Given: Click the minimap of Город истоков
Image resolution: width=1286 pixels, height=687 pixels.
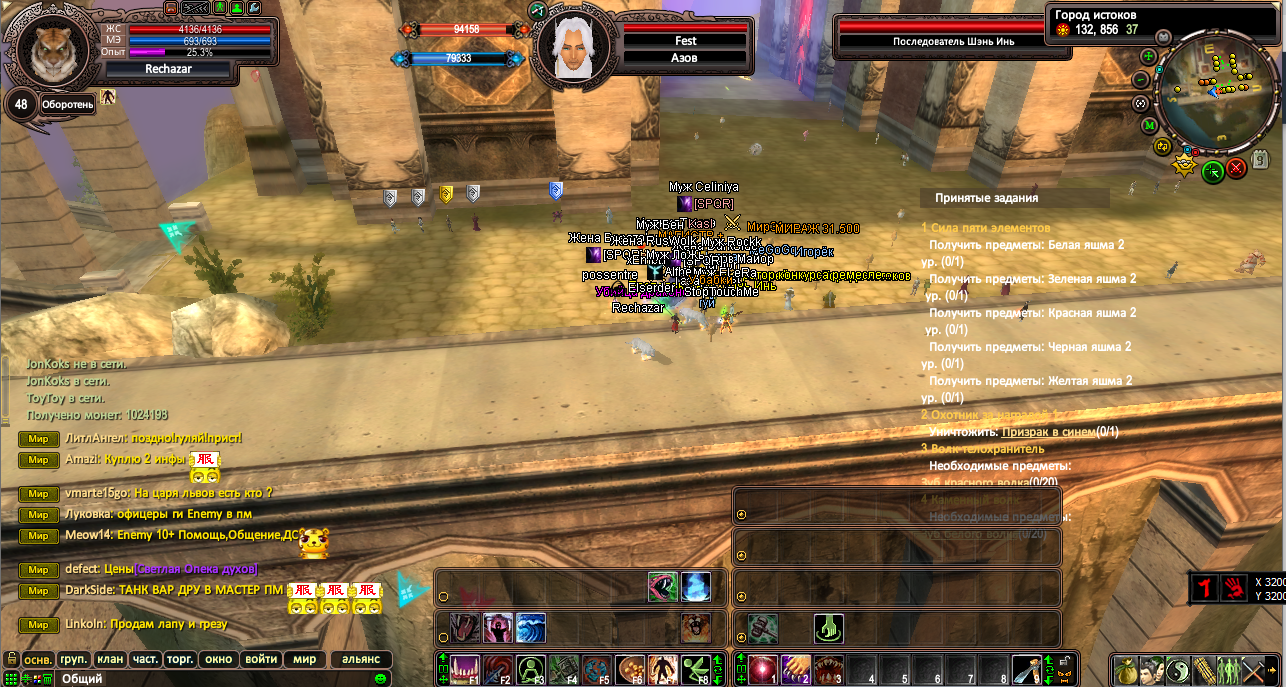Looking at the screenshot, I should click(x=1216, y=94).
